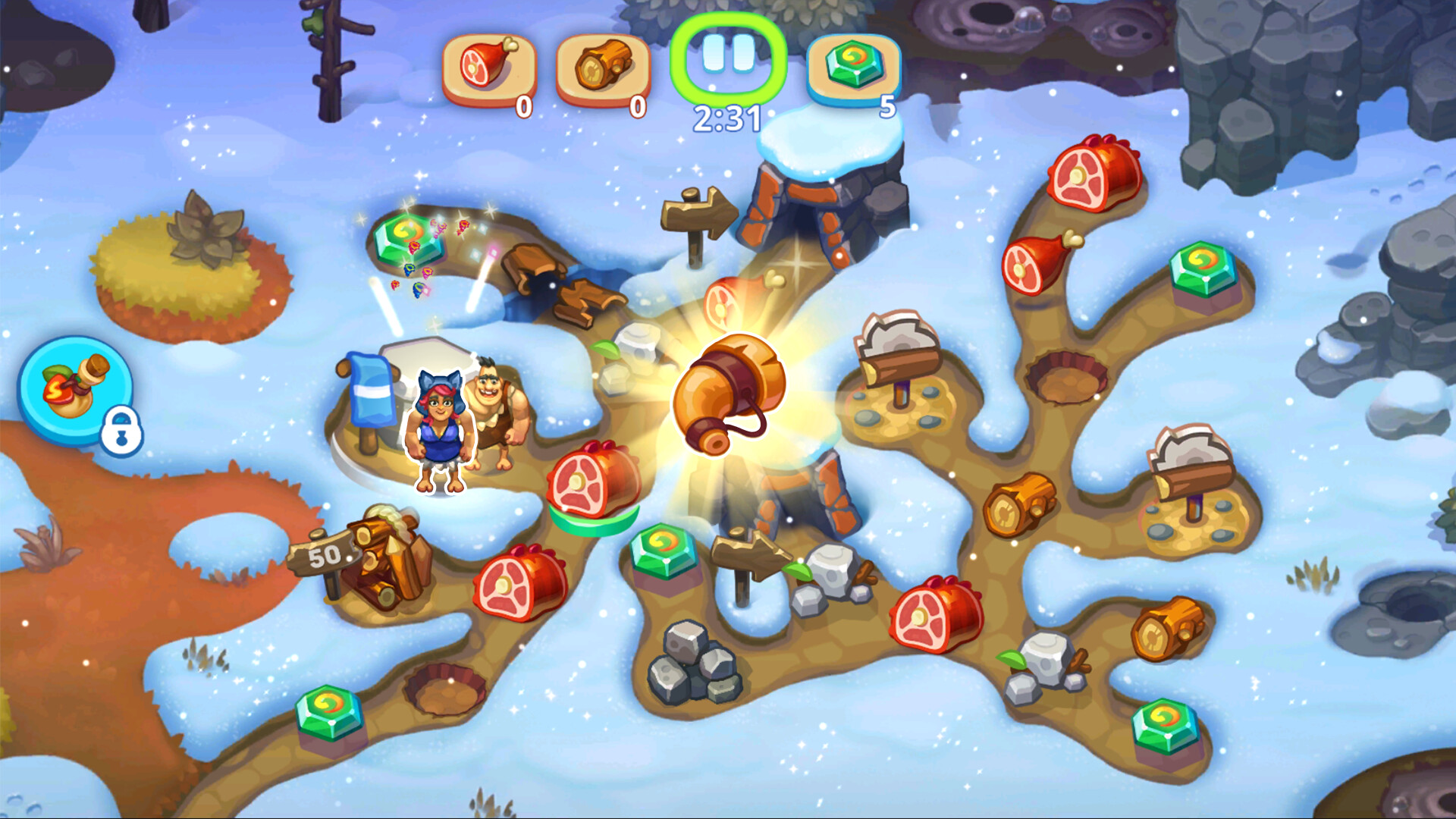Select the signpost marked 50
Screen dimensions: 1456x819
(326, 557)
